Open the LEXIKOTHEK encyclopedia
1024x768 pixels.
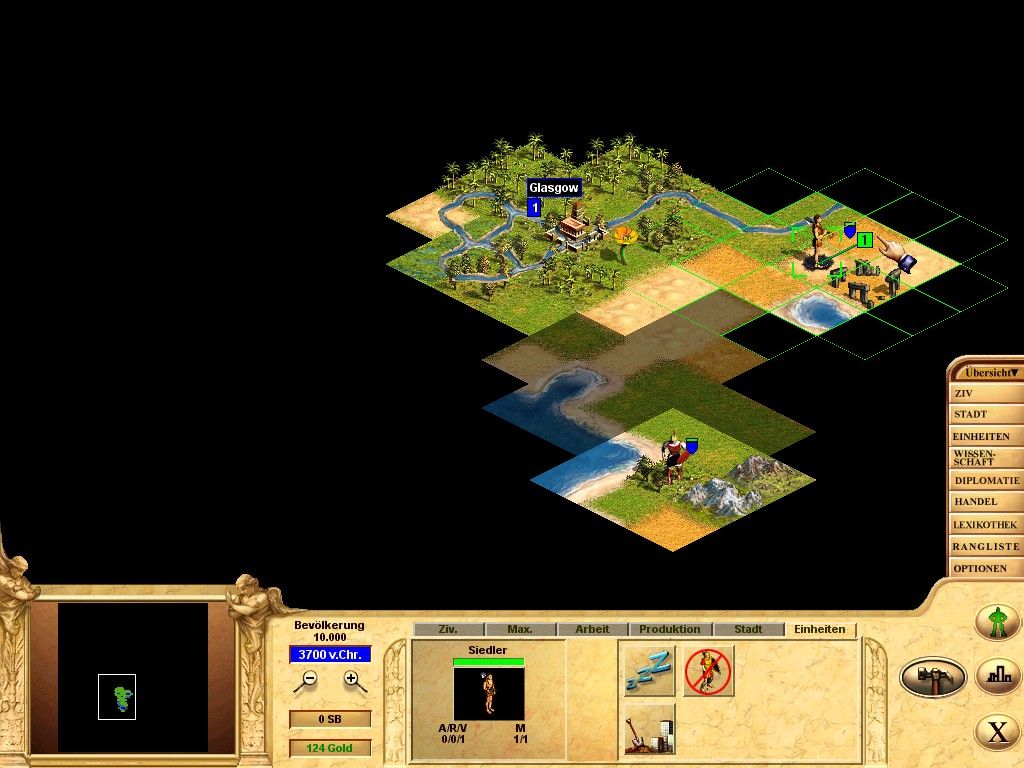click(x=984, y=524)
